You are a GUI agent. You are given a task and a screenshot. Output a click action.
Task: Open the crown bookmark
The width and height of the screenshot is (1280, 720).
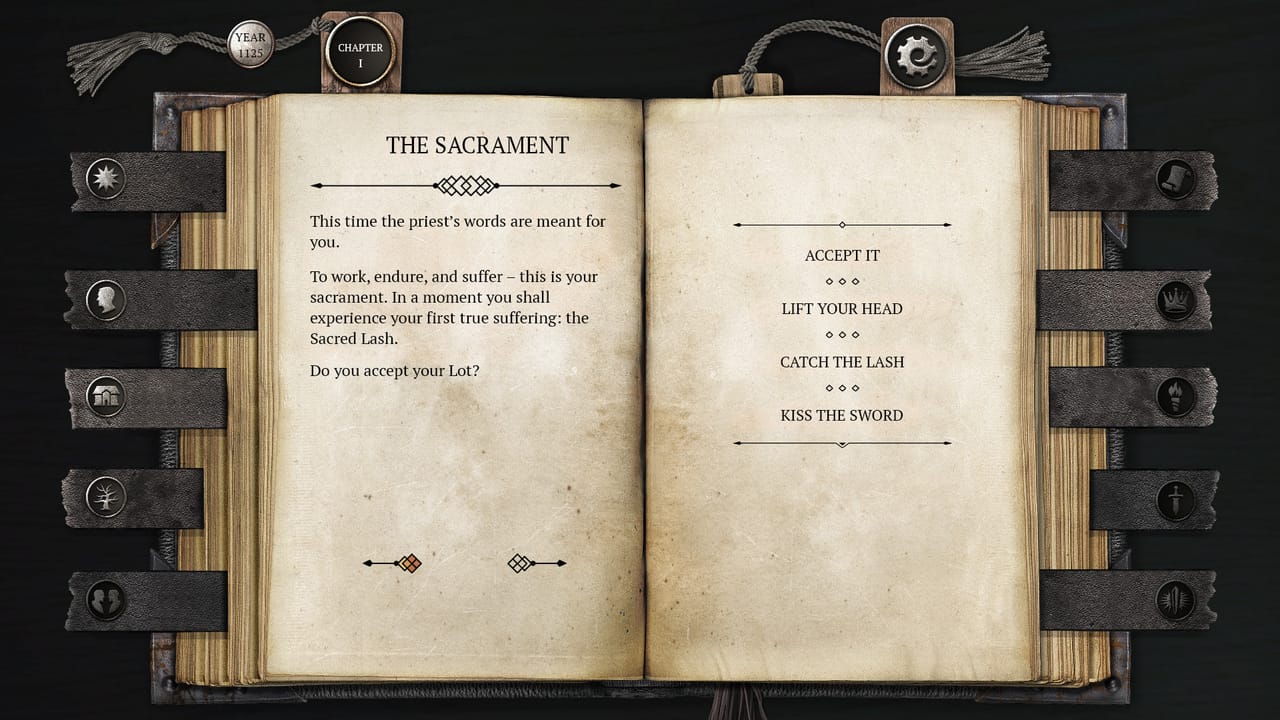tap(1173, 301)
